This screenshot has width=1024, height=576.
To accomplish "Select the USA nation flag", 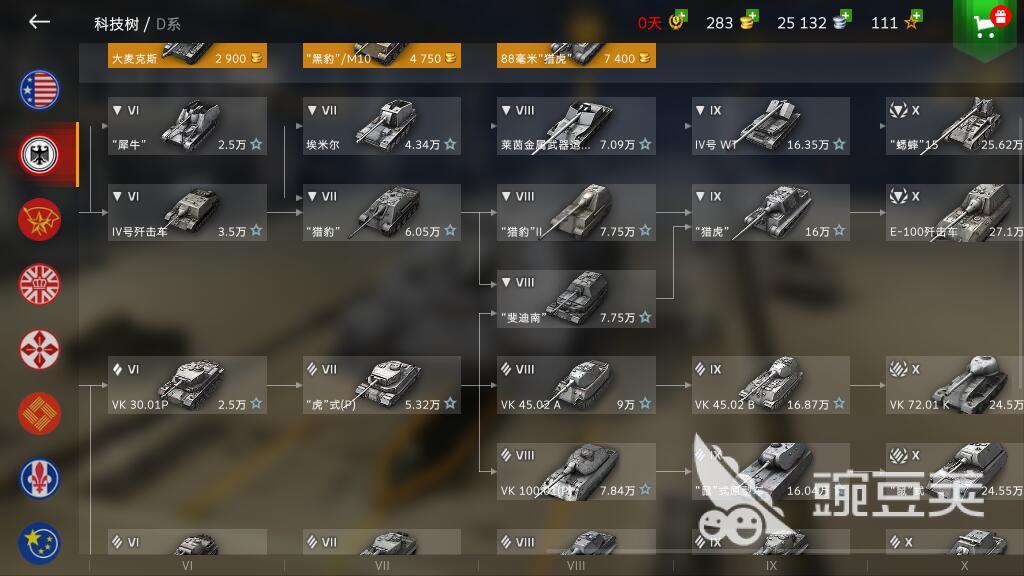I will pyautogui.click(x=40, y=90).
